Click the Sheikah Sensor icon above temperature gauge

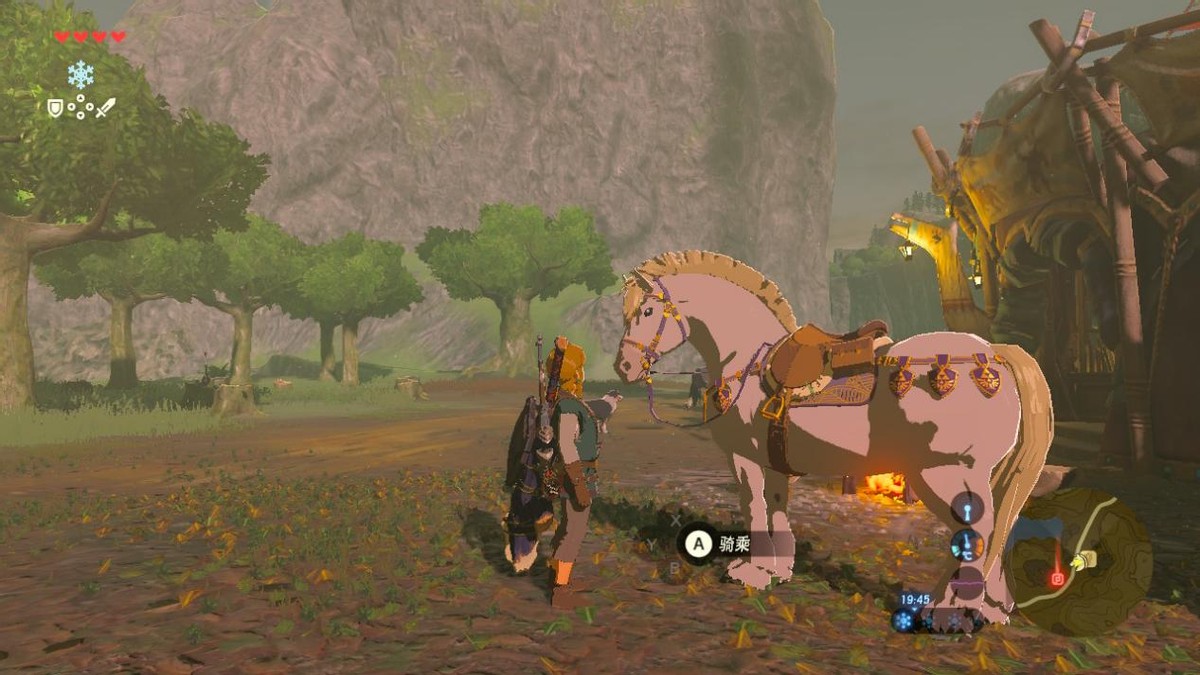pos(967,508)
